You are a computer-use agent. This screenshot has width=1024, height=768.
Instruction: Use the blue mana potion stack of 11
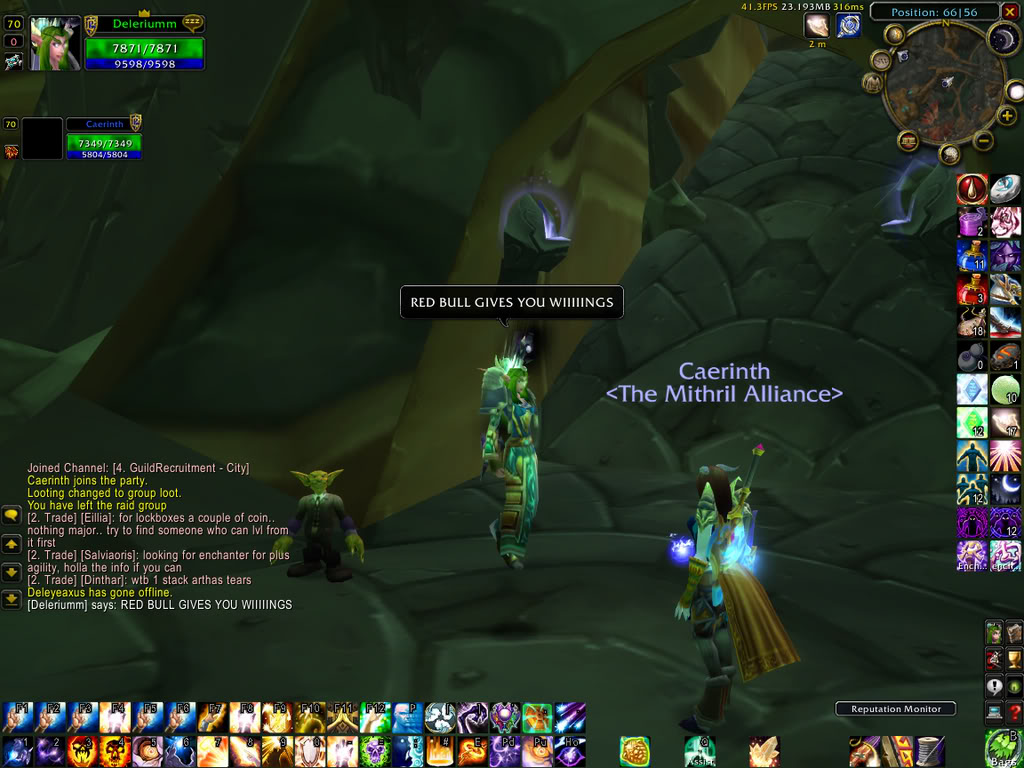click(971, 256)
